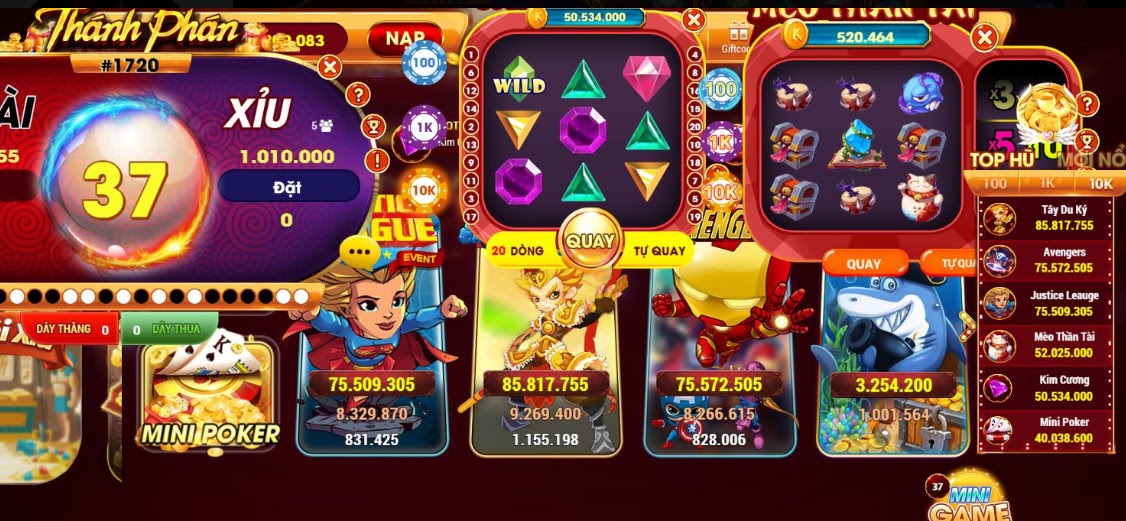Screen dimensions: 1126x521
Task: Close the gem slot mini-game window
Action: coord(695,21)
